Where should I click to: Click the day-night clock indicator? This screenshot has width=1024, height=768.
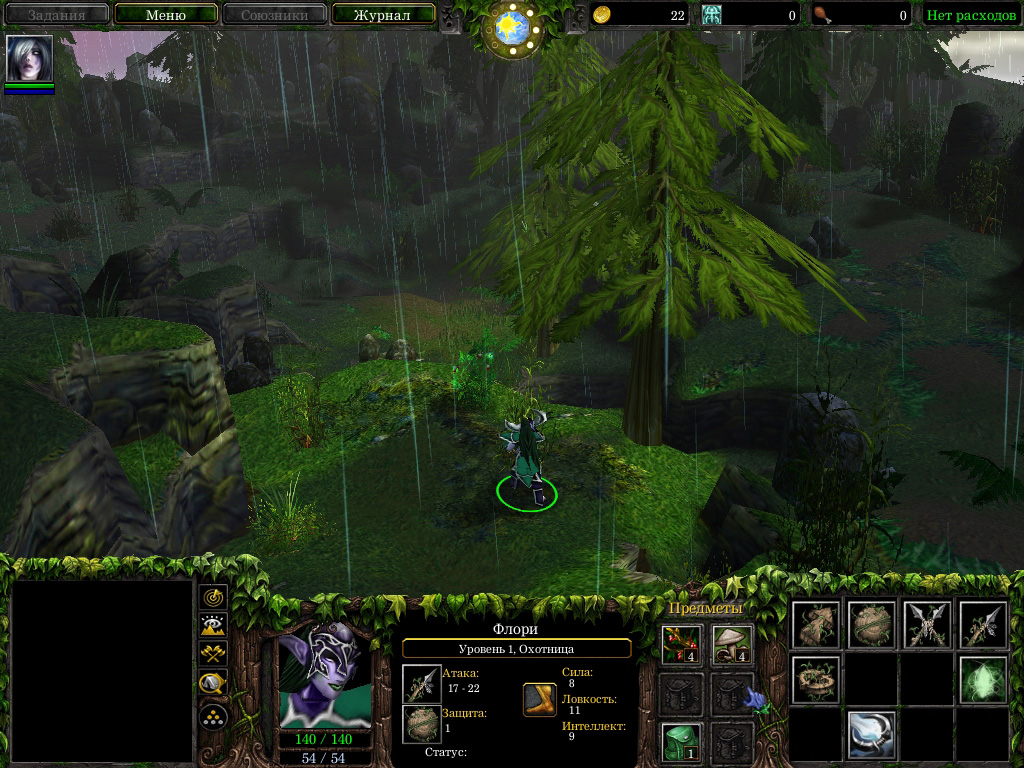tap(512, 27)
